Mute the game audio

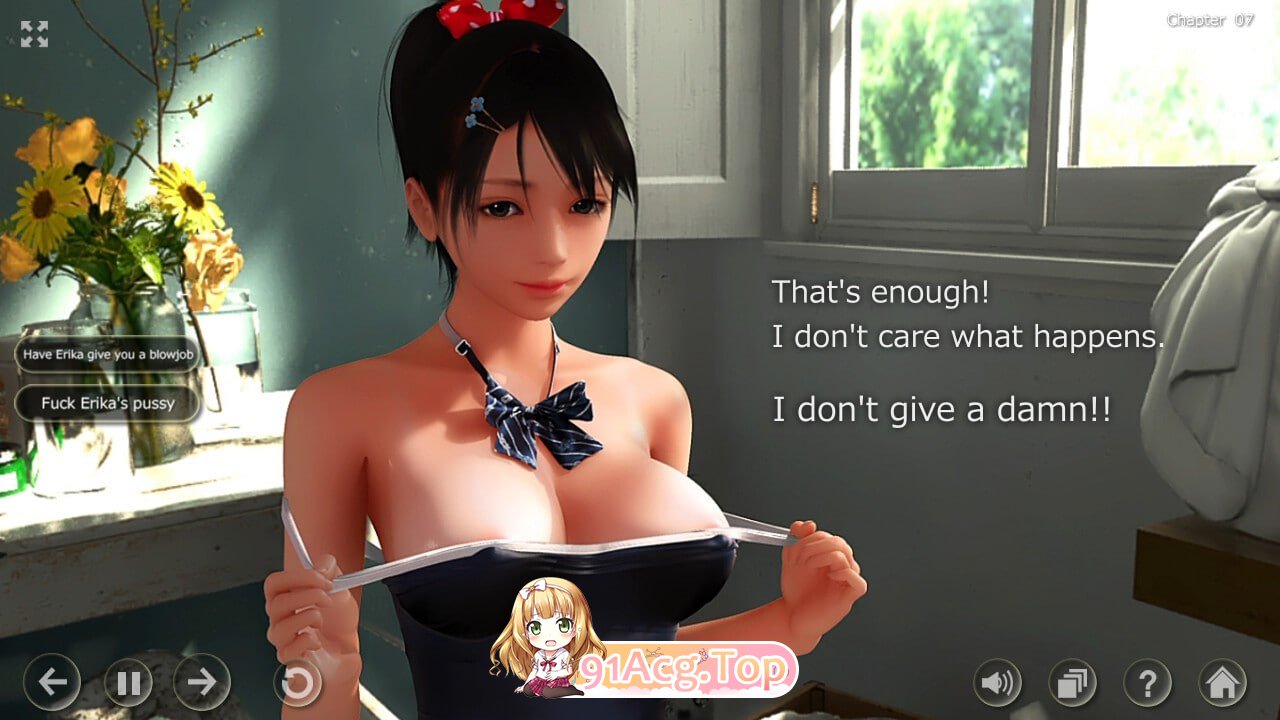tap(997, 683)
